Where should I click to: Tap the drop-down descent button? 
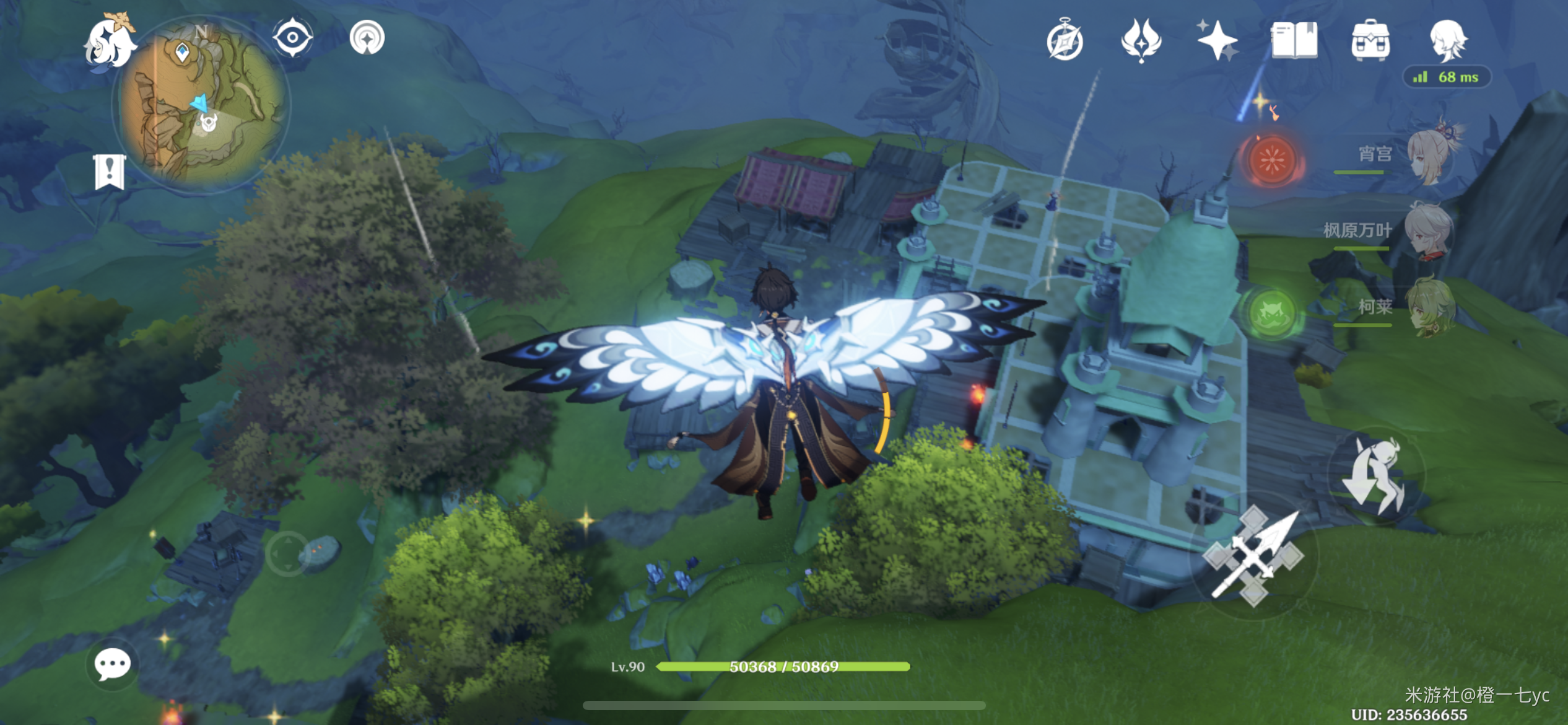coord(1376,475)
